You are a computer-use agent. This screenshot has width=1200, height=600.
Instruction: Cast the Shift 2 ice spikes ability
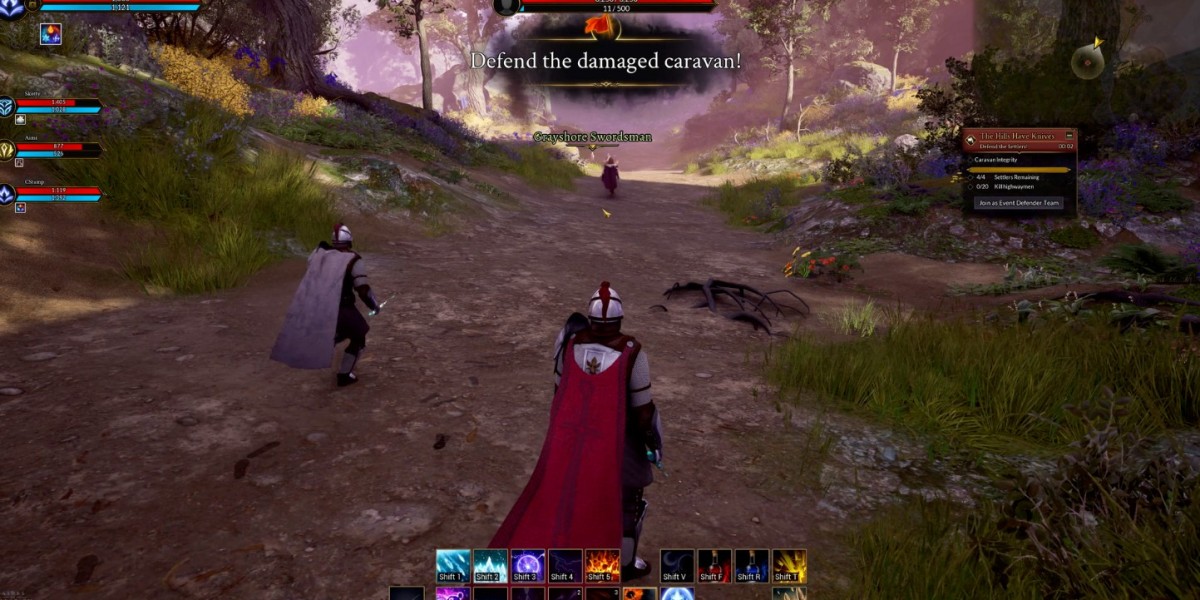point(490,566)
